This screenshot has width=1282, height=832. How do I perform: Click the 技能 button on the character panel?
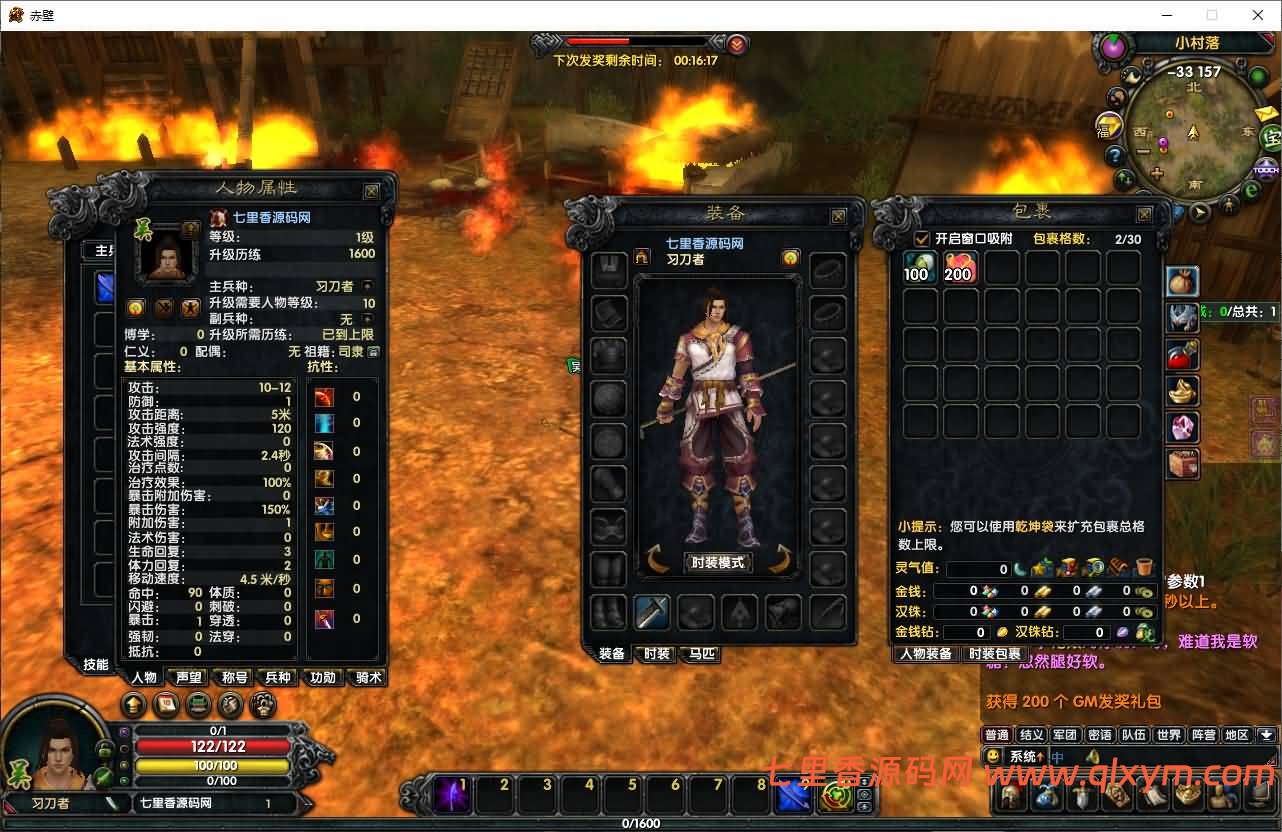95,664
